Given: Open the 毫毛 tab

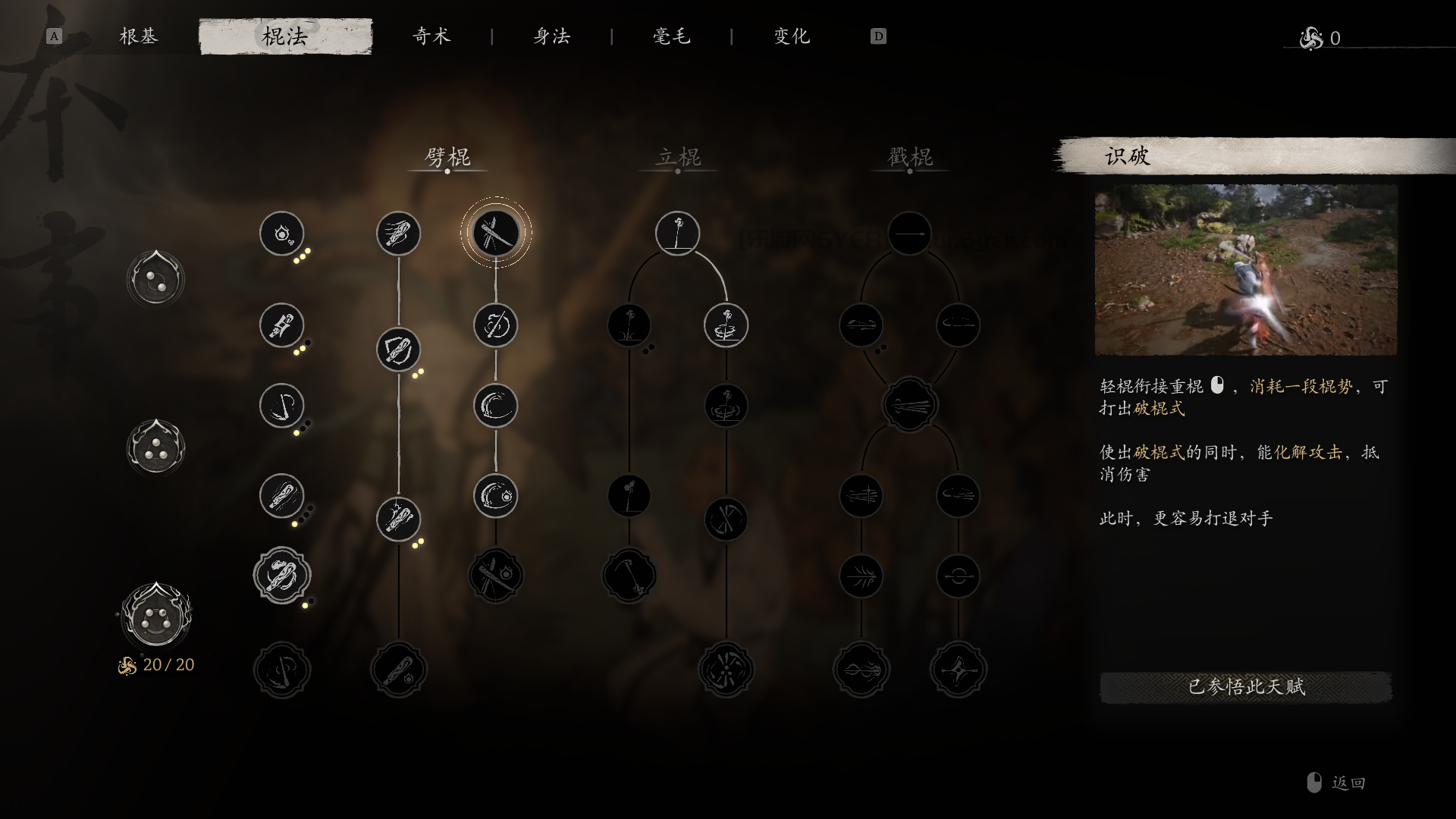Looking at the screenshot, I should tap(672, 36).
